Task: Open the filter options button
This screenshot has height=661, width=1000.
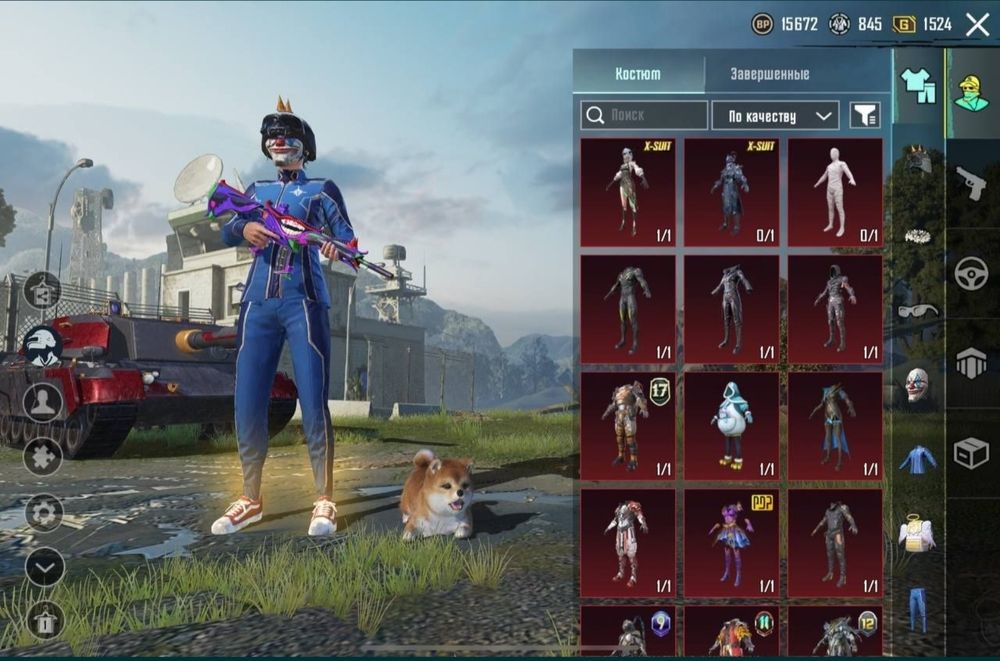Action: point(865,116)
